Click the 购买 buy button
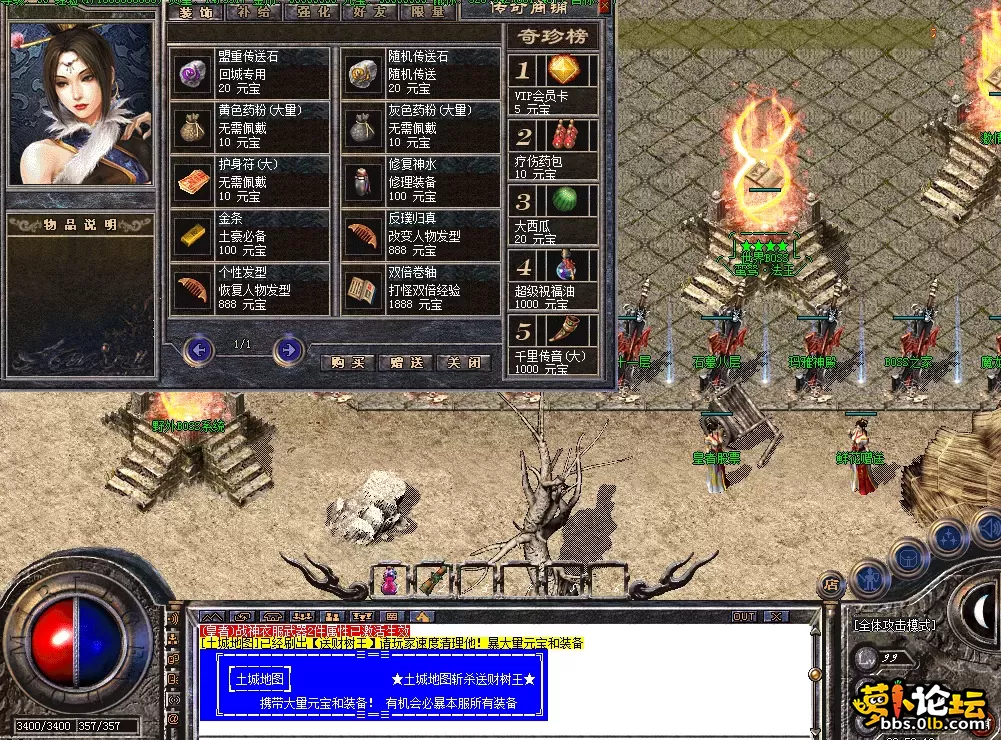Viewport: 1001px width, 740px height. [x=347, y=362]
